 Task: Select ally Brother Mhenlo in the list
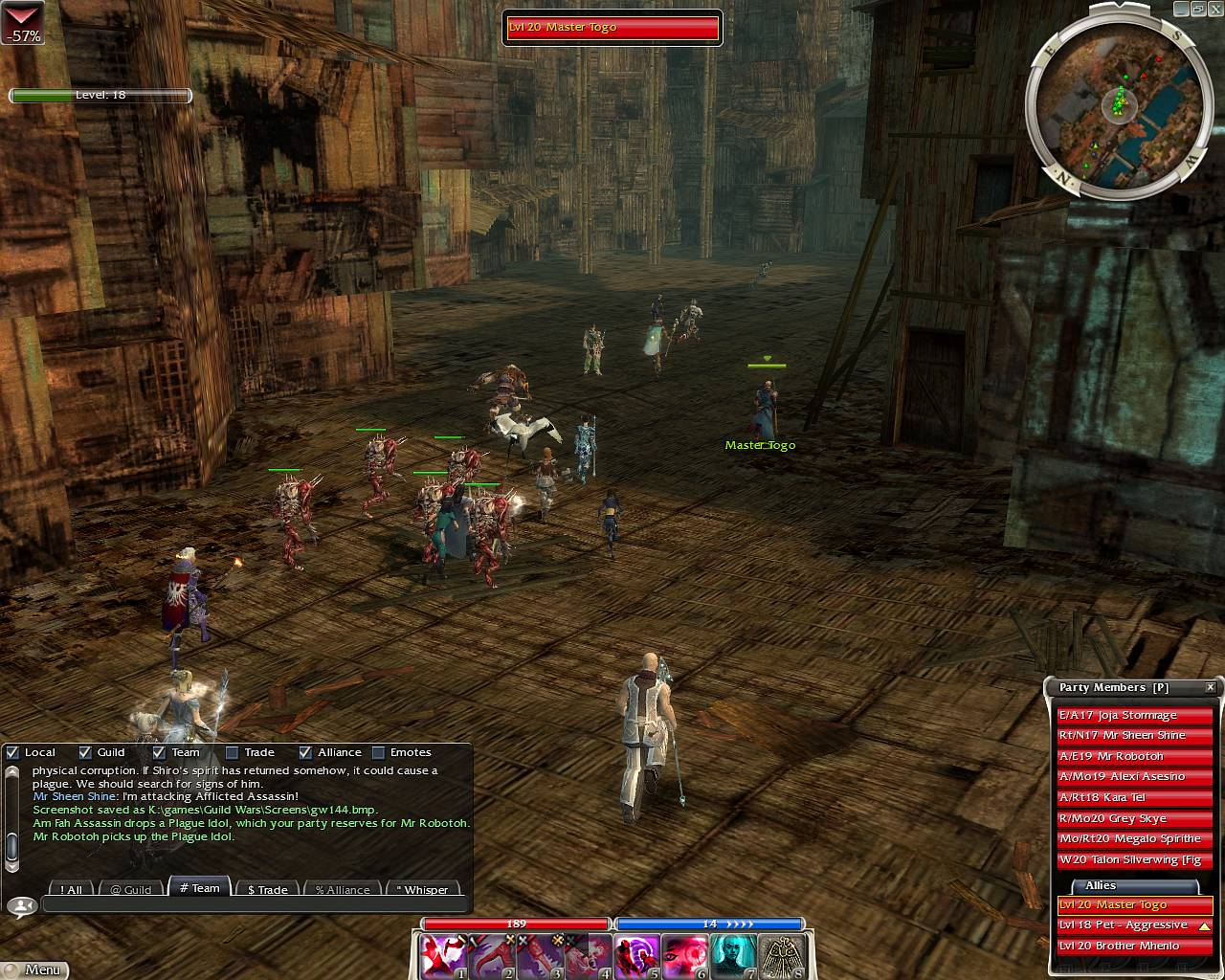click(x=1134, y=946)
